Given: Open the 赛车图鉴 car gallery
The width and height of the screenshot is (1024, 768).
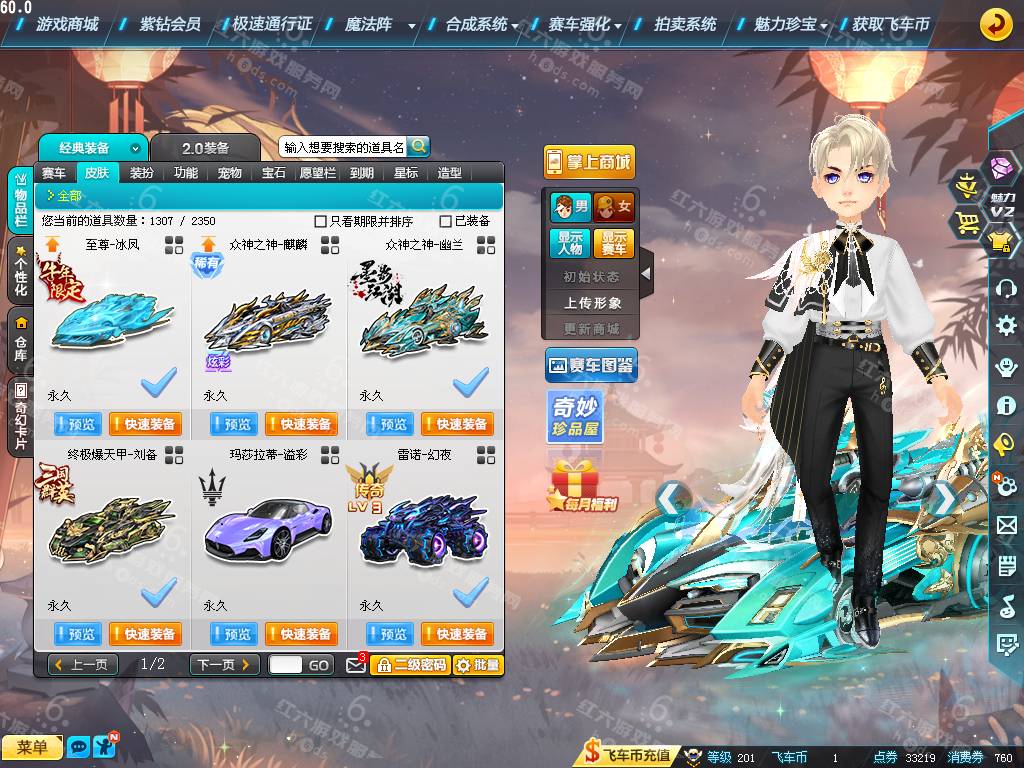Looking at the screenshot, I should click(x=591, y=366).
